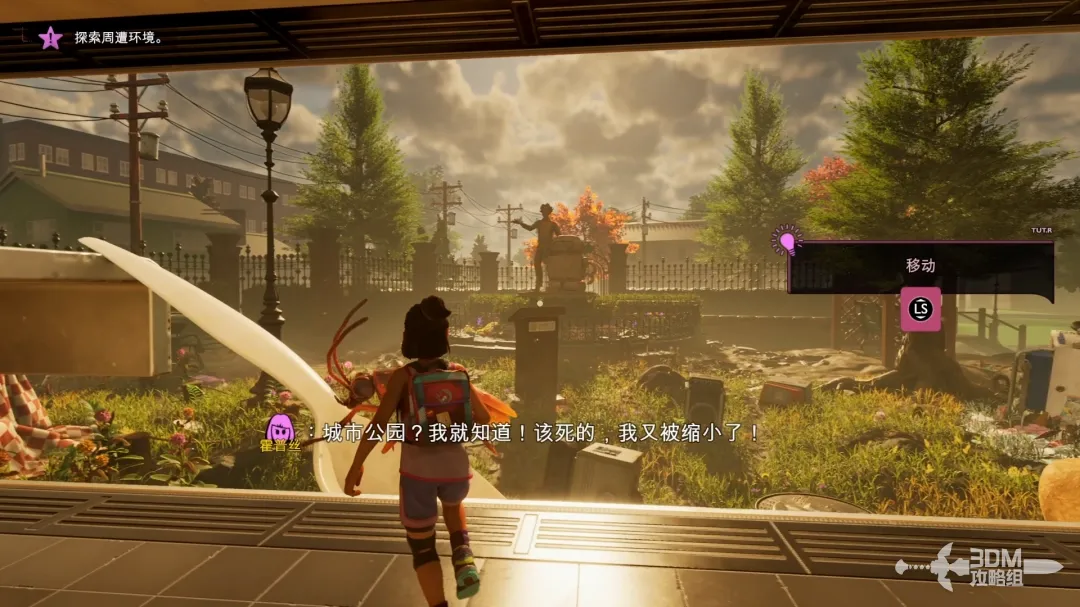This screenshot has width=1080, height=607.
Task: Click the pink-haired speaker portrait icon
Action: 281,427
